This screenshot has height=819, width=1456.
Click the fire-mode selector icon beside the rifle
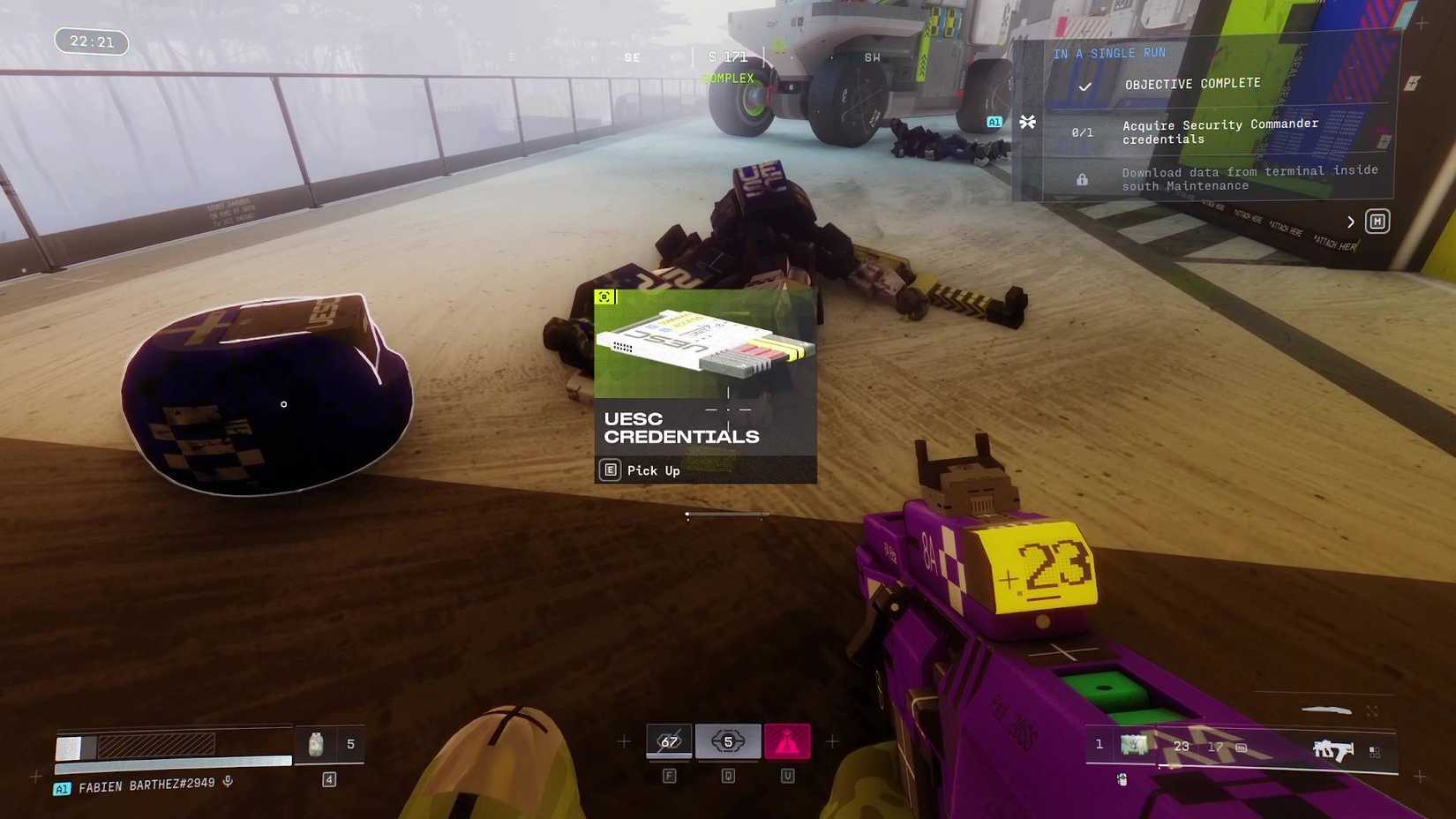[1374, 750]
